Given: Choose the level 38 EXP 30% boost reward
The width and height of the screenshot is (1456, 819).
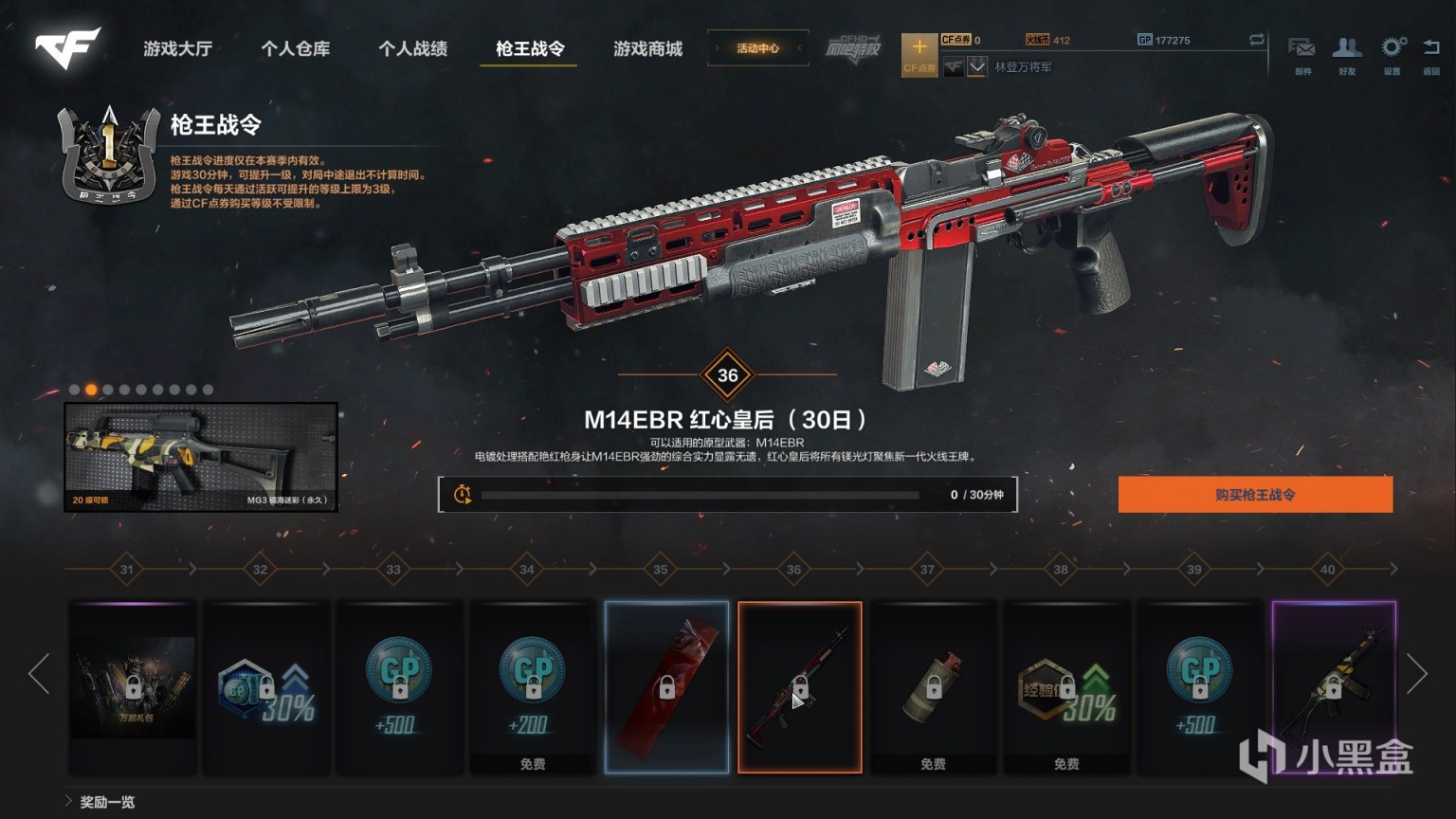Looking at the screenshot, I should 1066,686.
